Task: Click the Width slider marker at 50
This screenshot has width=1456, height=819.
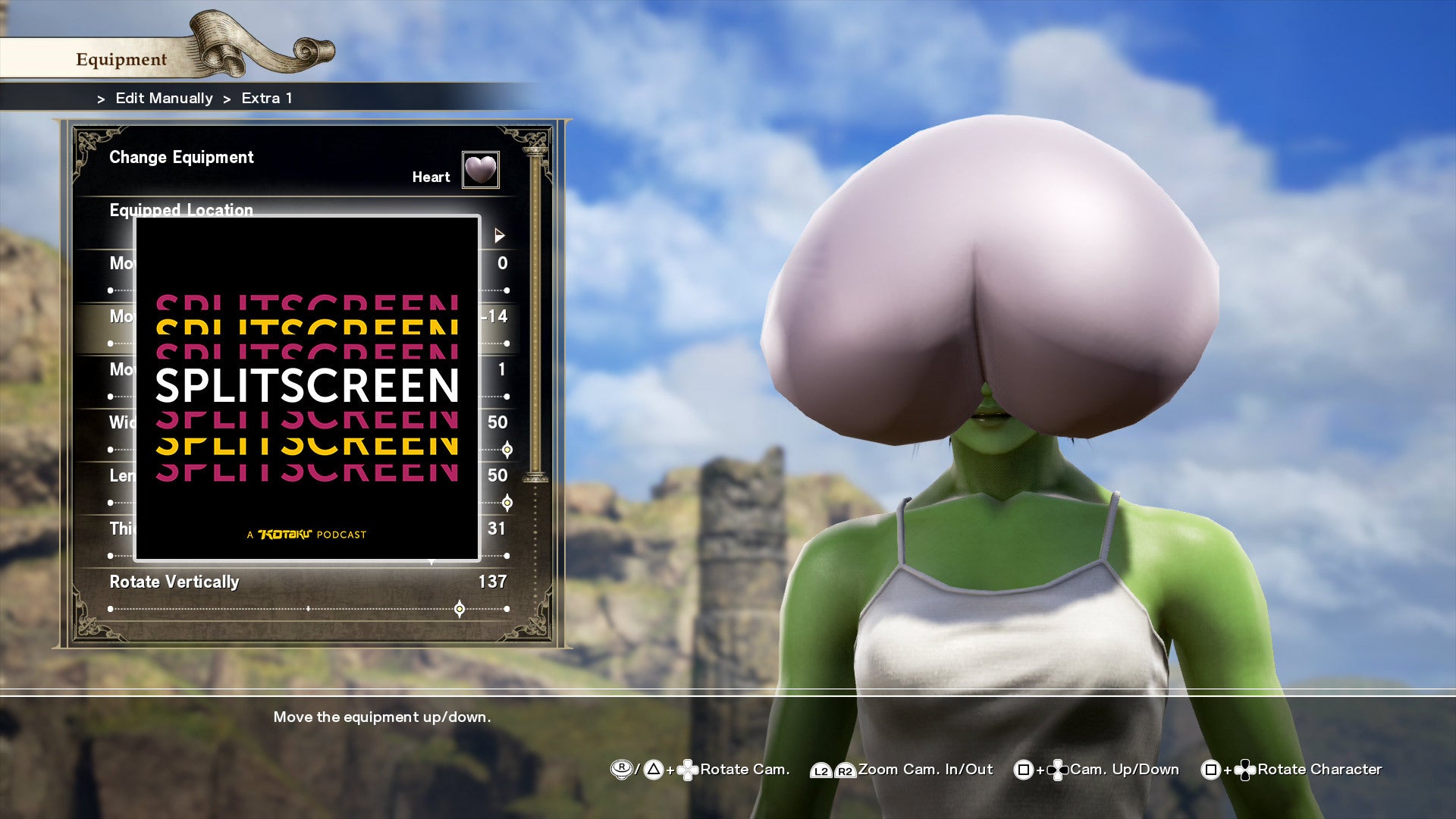Action: [507, 450]
